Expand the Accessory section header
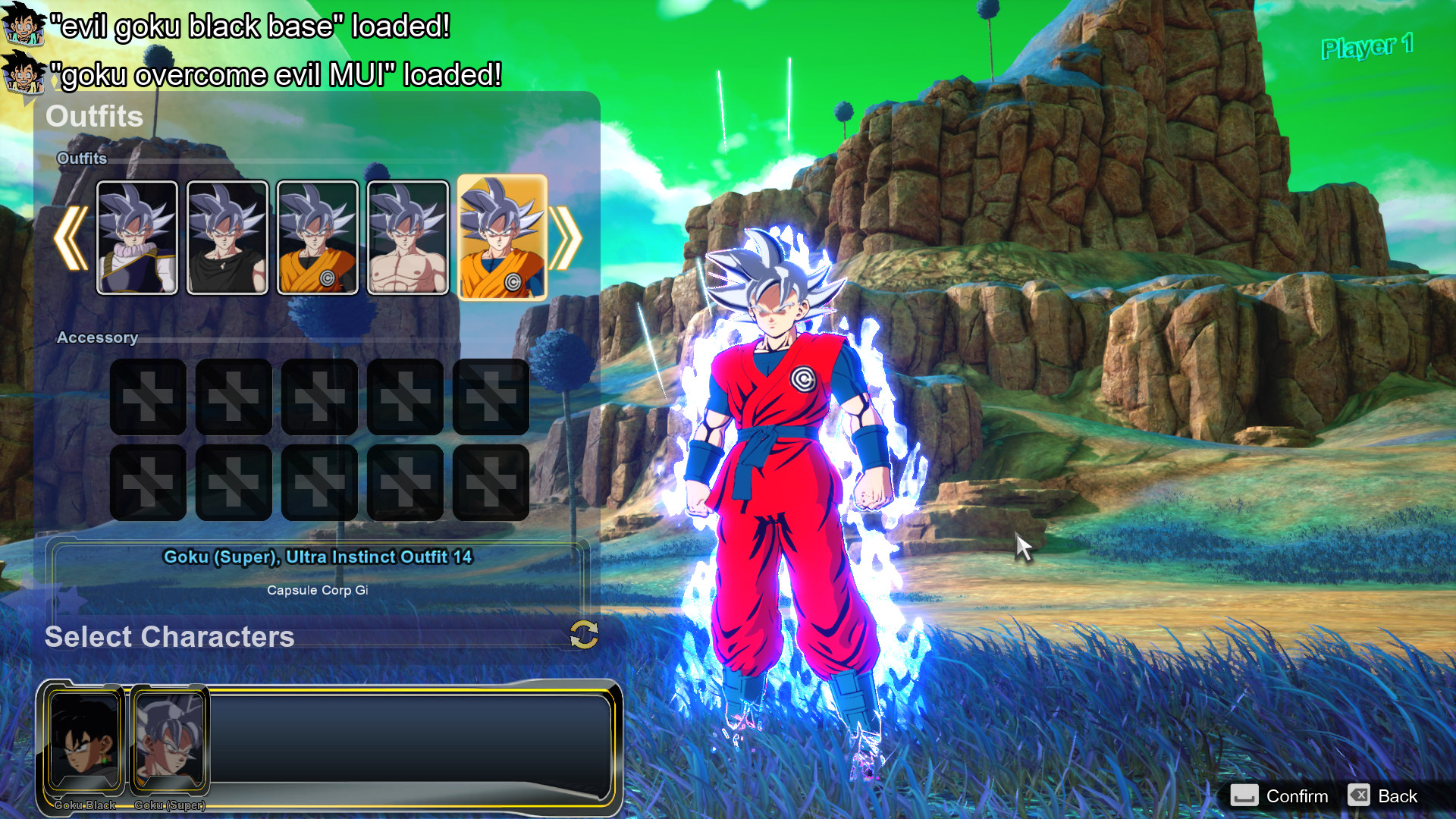1456x819 pixels. tap(98, 337)
